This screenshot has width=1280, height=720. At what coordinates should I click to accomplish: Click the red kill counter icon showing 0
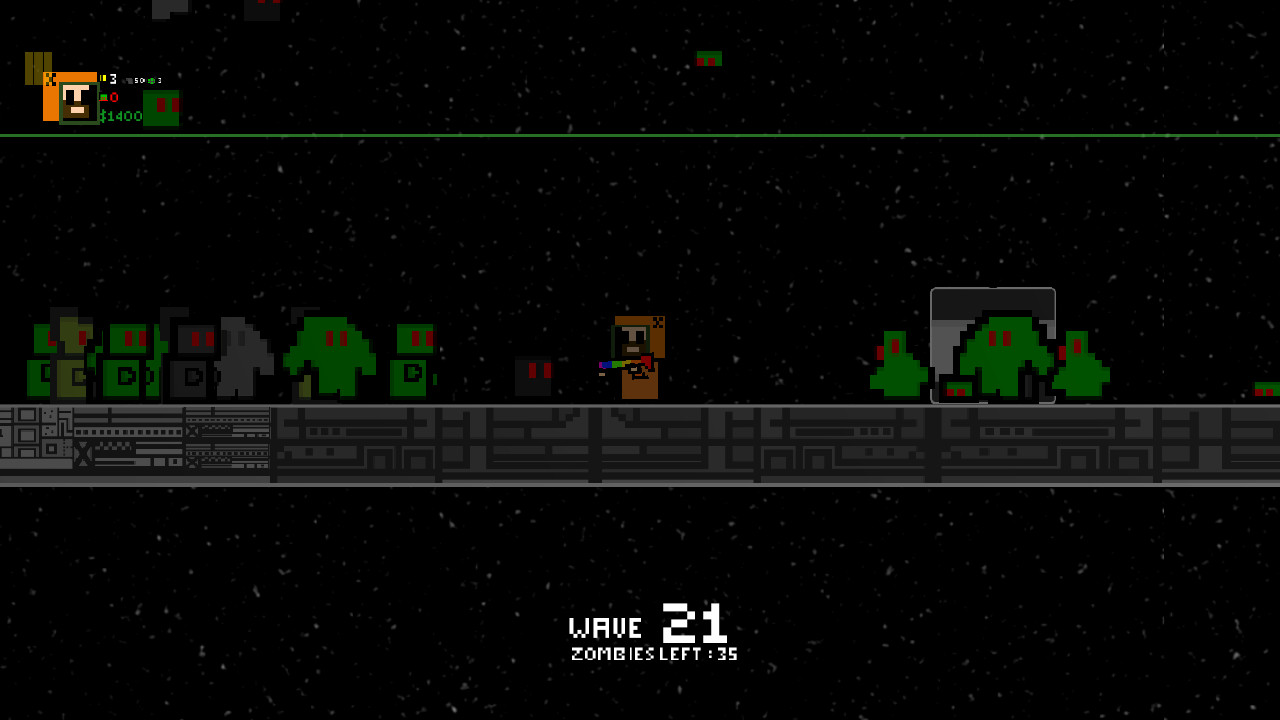(105, 98)
